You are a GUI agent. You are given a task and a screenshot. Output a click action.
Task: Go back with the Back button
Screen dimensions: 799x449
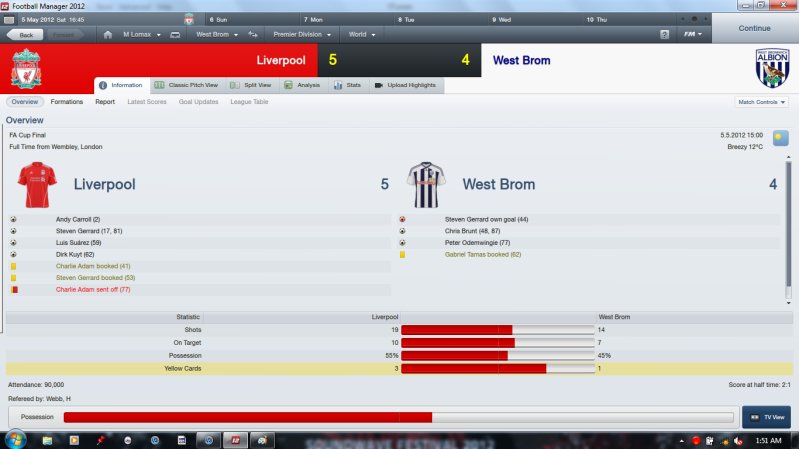pos(25,35)
